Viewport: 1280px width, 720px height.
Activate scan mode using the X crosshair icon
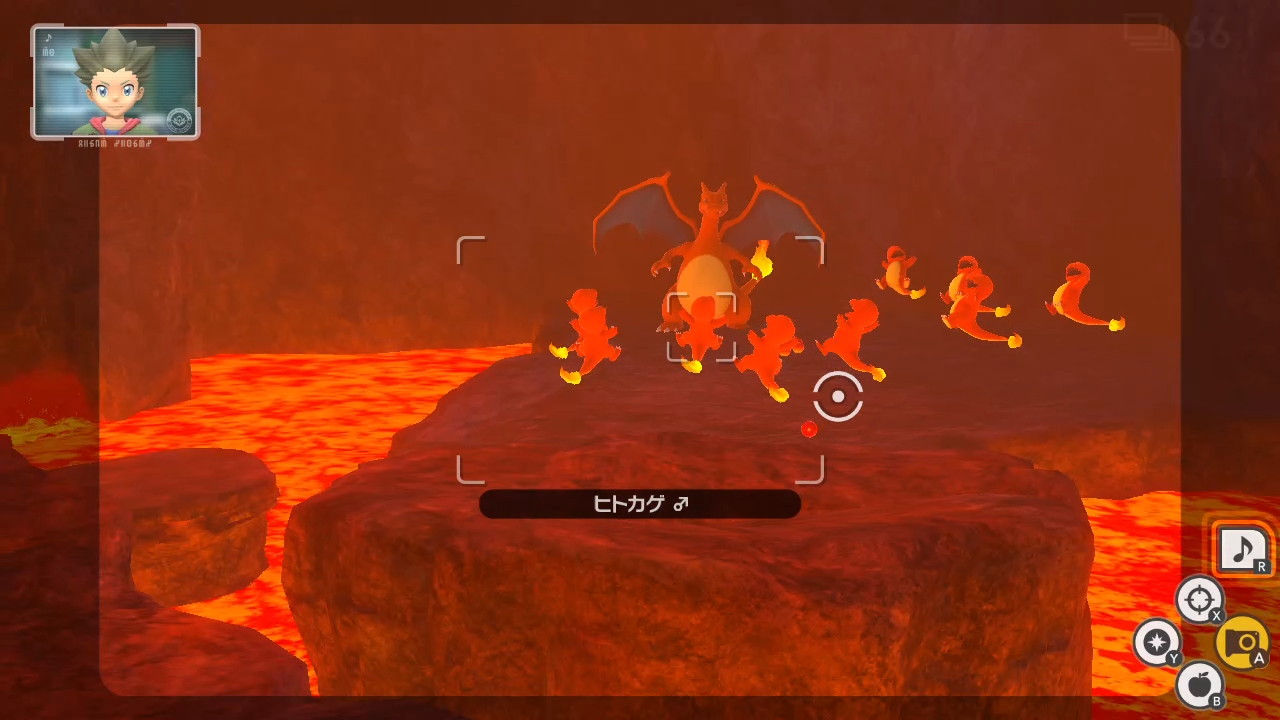tap(1199, 600)
